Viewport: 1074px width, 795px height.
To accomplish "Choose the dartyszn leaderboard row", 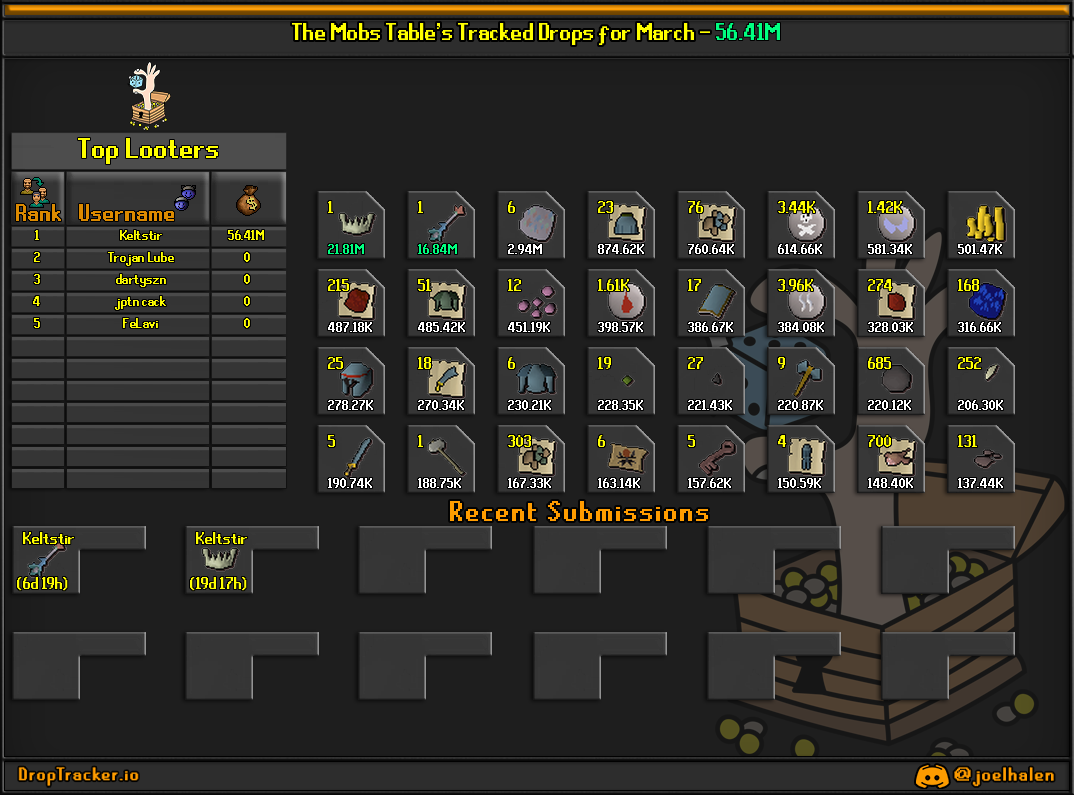I will pos(148,280).
